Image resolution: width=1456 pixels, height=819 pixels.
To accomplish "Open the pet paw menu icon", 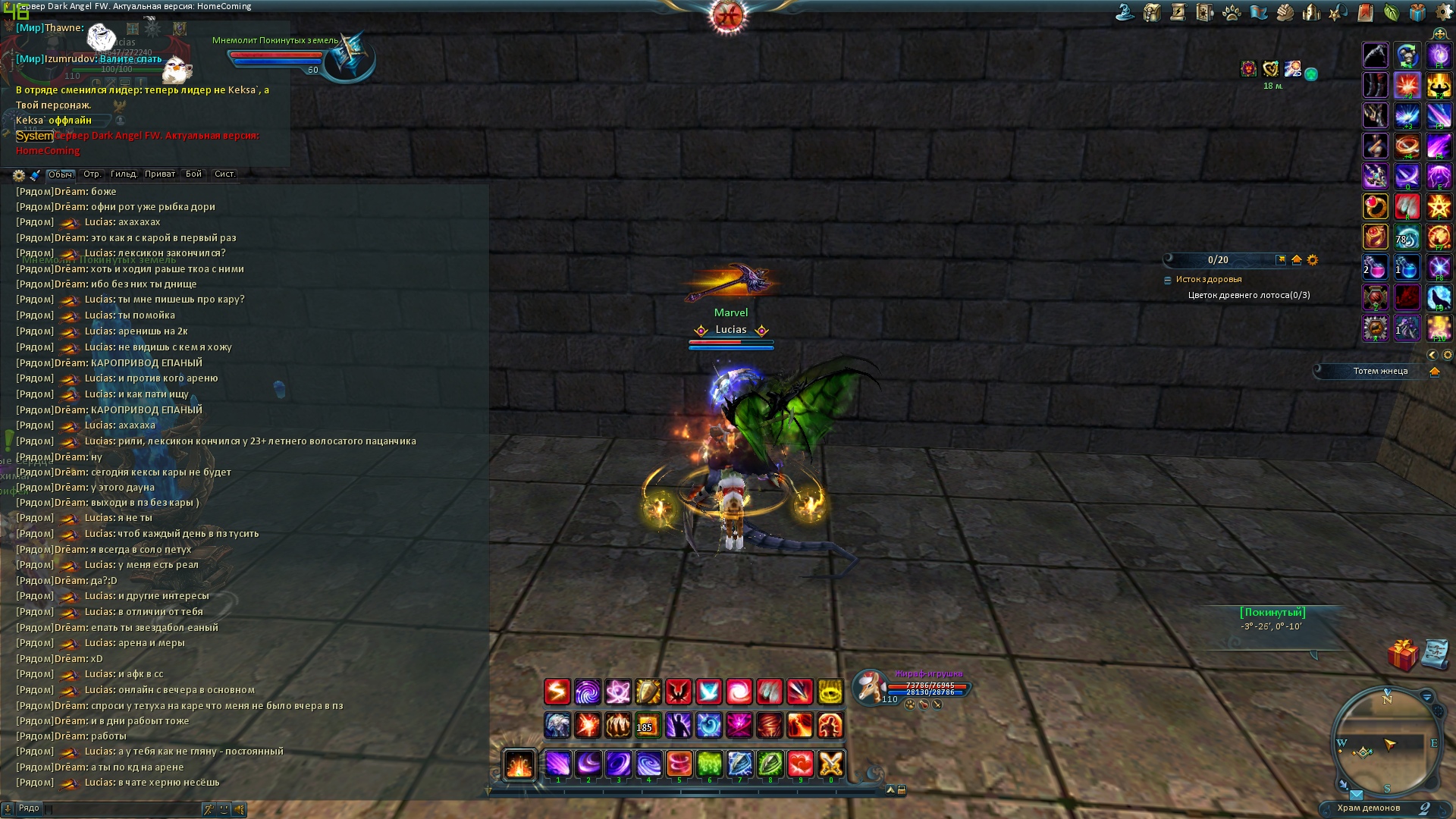I will (1232, 13).
